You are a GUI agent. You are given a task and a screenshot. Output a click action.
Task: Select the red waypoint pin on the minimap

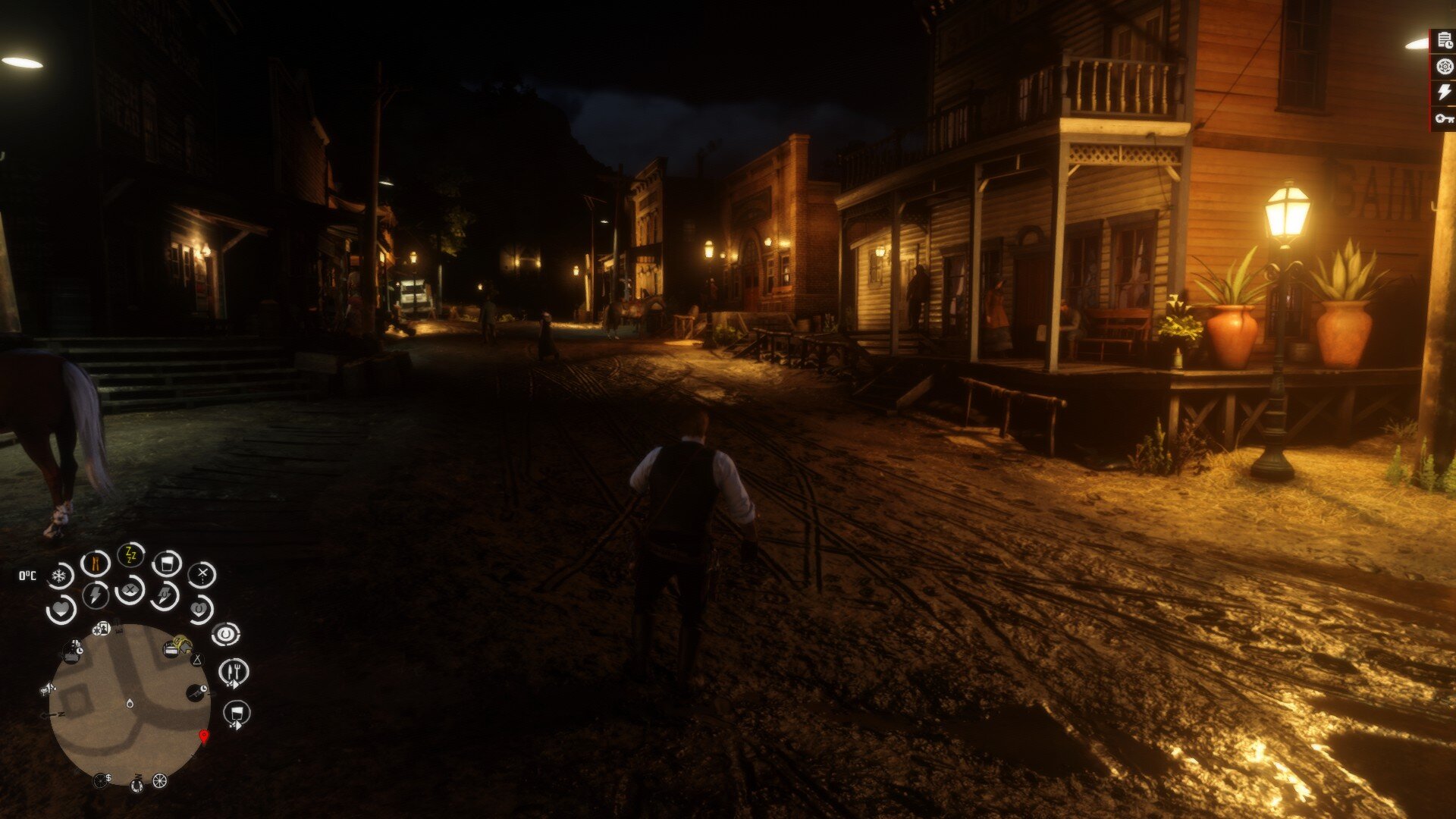203,736
